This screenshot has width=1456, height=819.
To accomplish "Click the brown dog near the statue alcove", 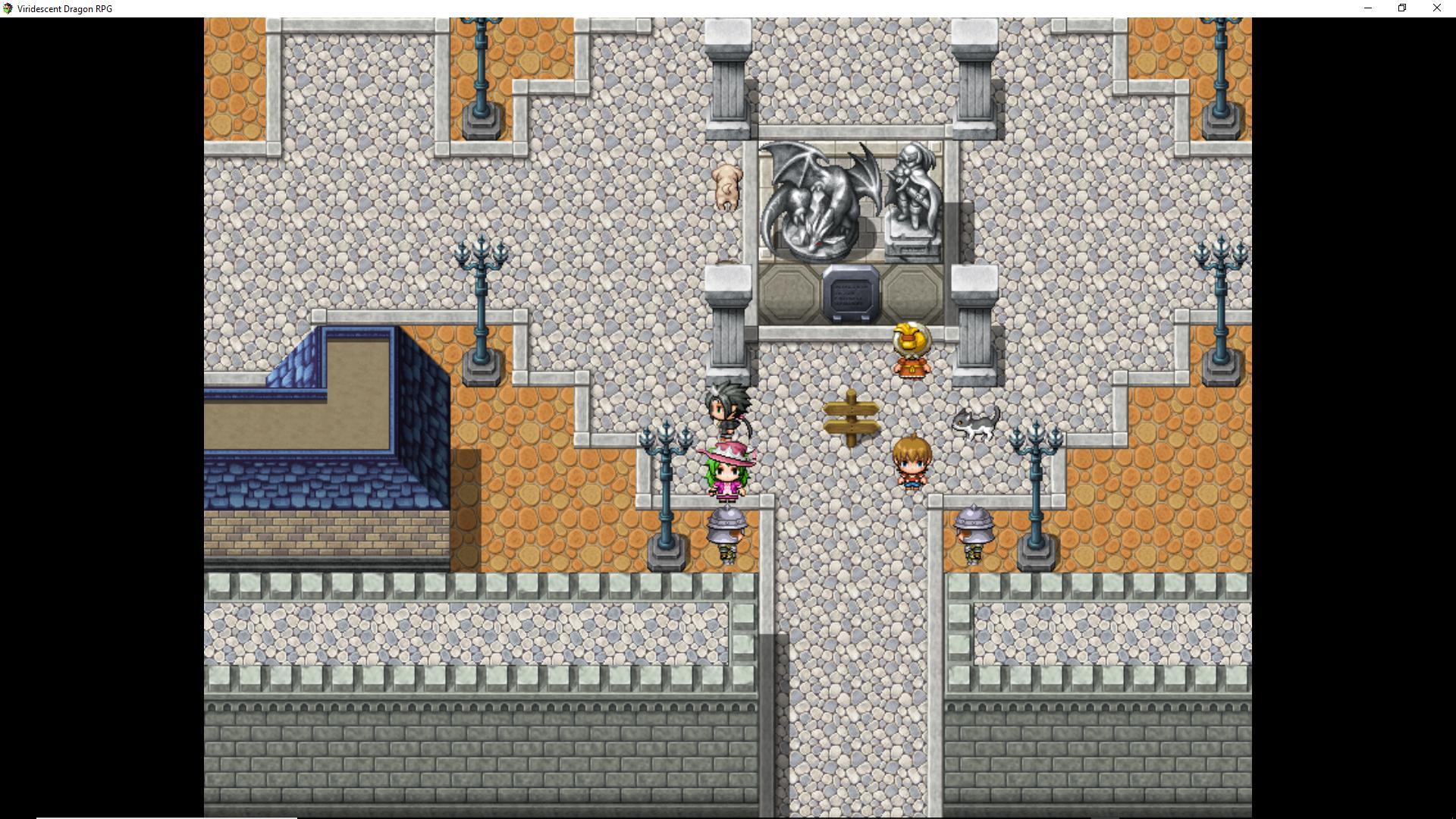I will tap(726, 186).
